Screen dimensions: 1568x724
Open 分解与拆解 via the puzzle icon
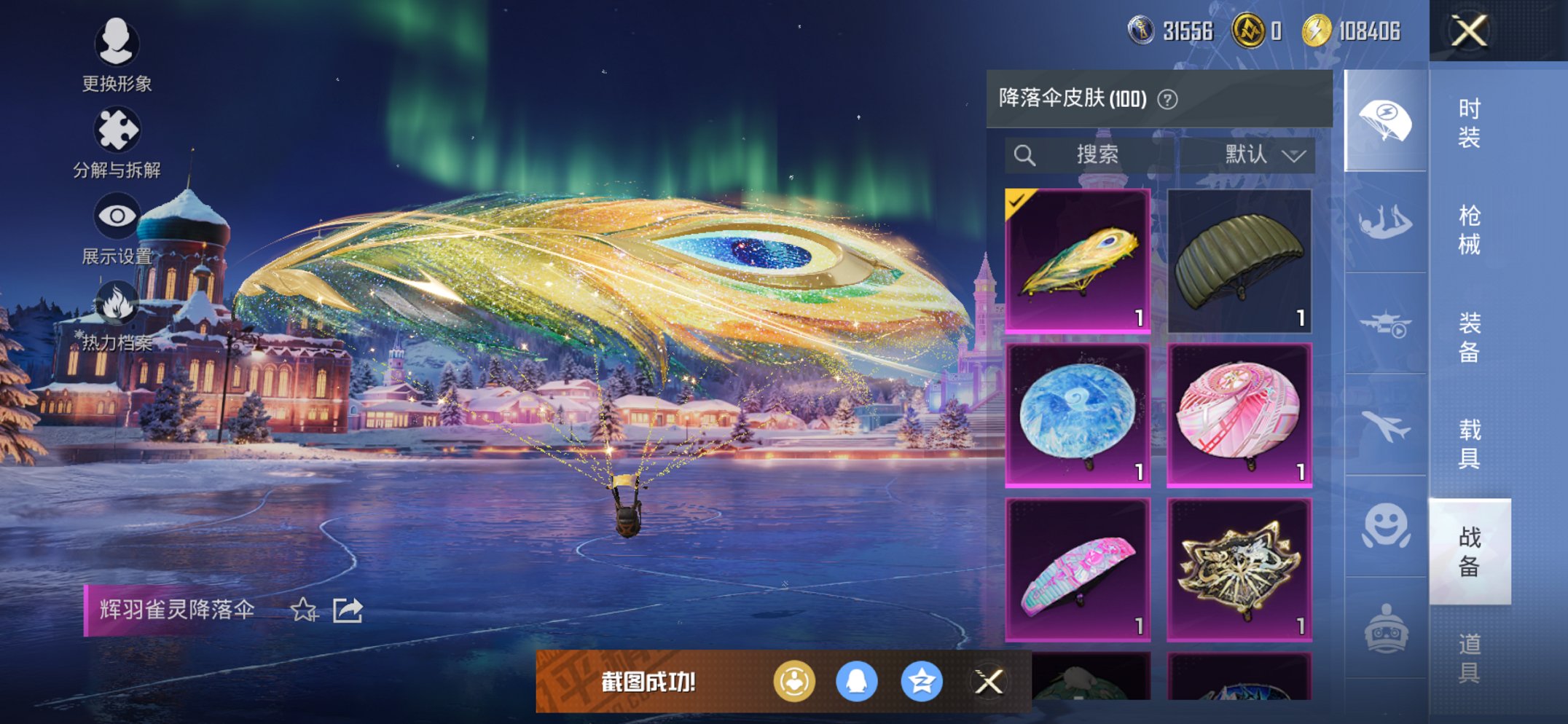(x=117, y=127)
